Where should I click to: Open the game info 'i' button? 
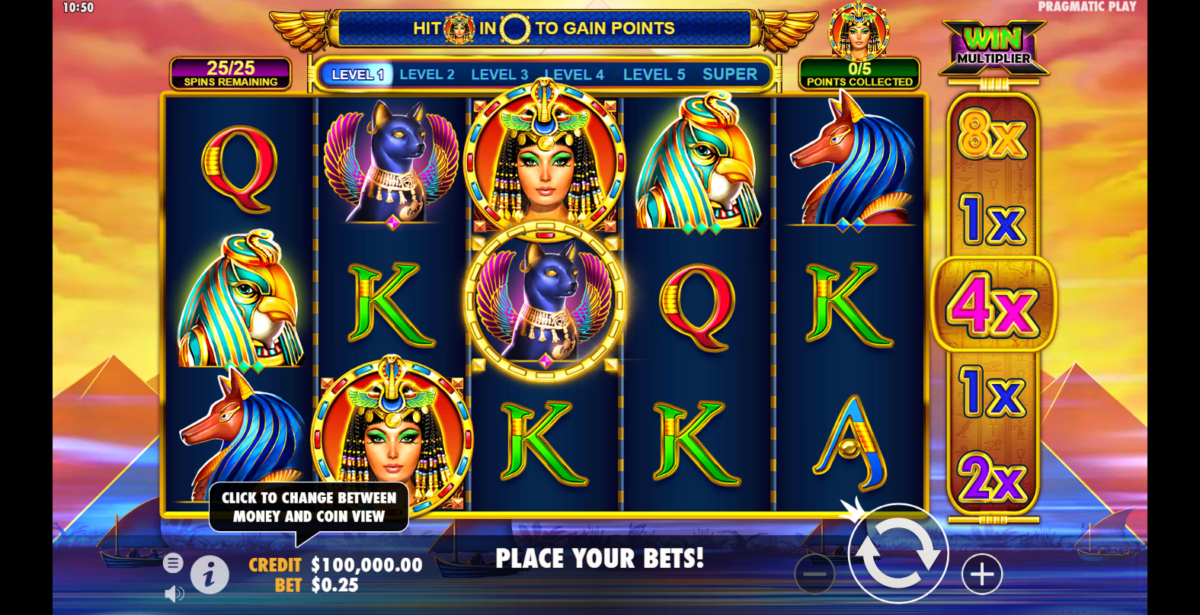(209, 573)
